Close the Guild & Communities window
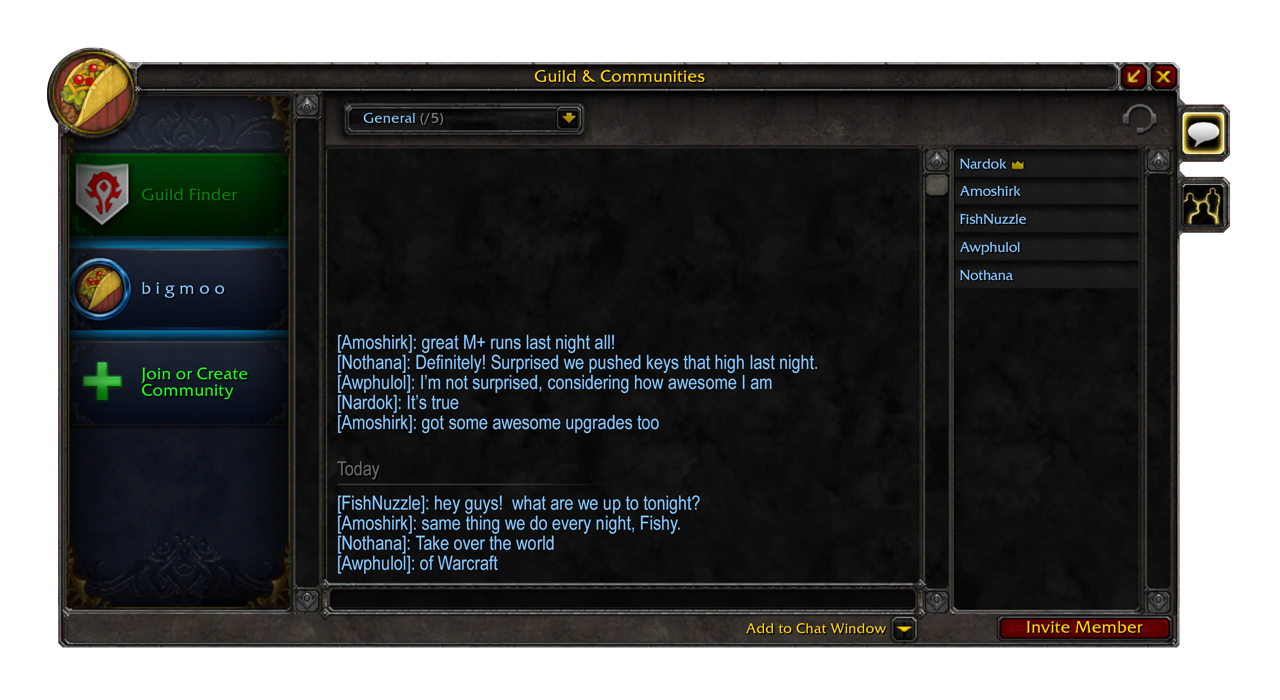The image size is (1280, 700). click(1164, 76)
